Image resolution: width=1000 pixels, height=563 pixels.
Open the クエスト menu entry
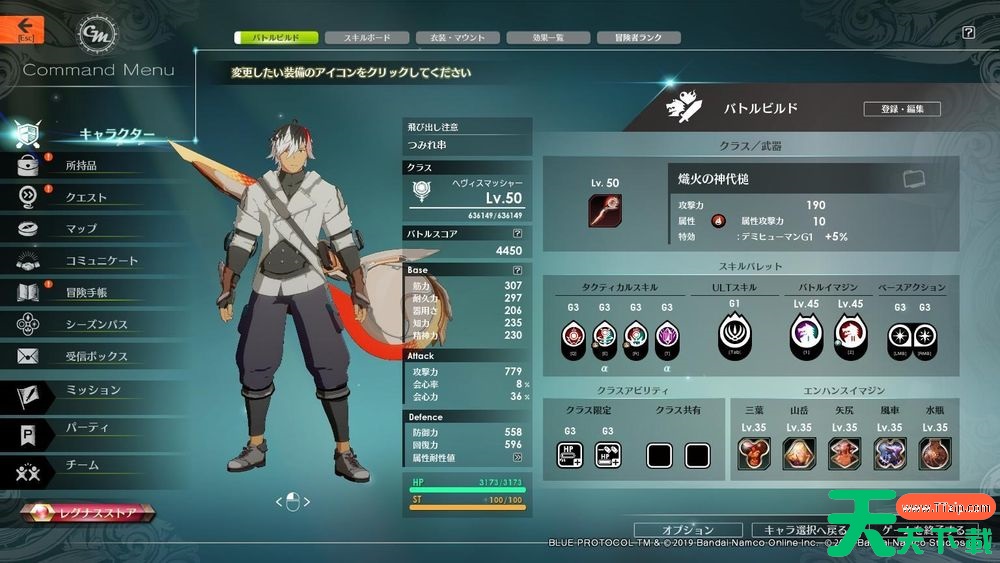(86, 197)
